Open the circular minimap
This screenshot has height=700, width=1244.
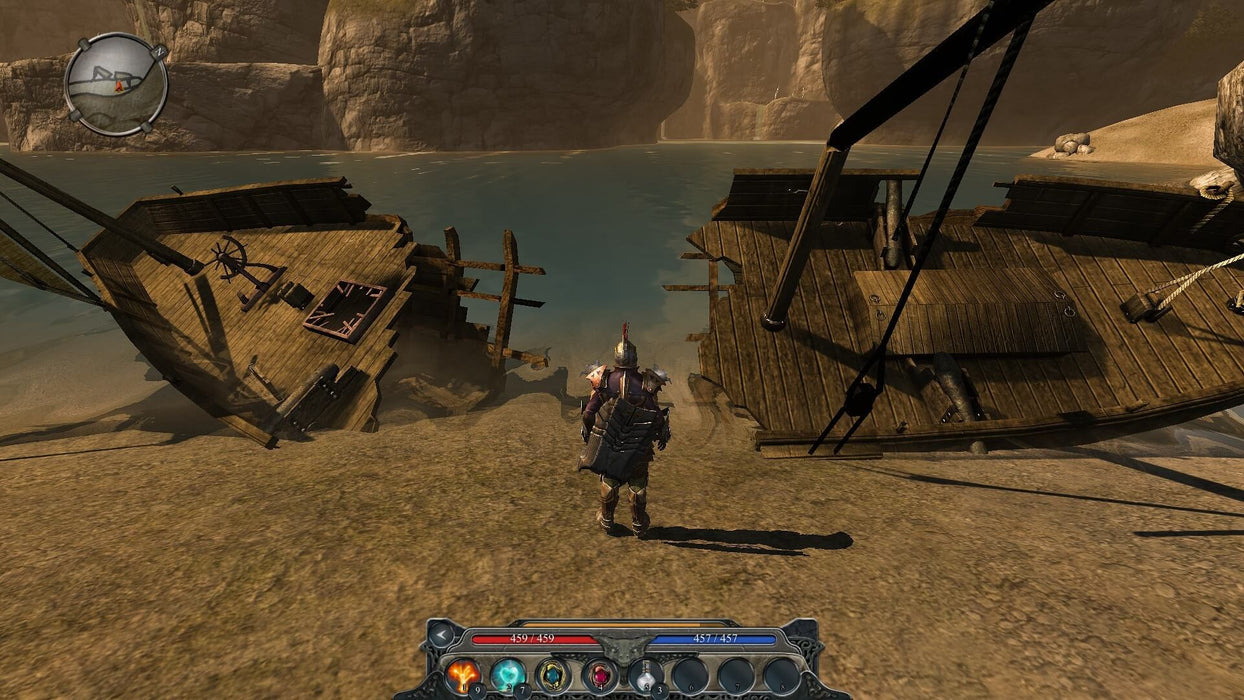click(116, 85)
